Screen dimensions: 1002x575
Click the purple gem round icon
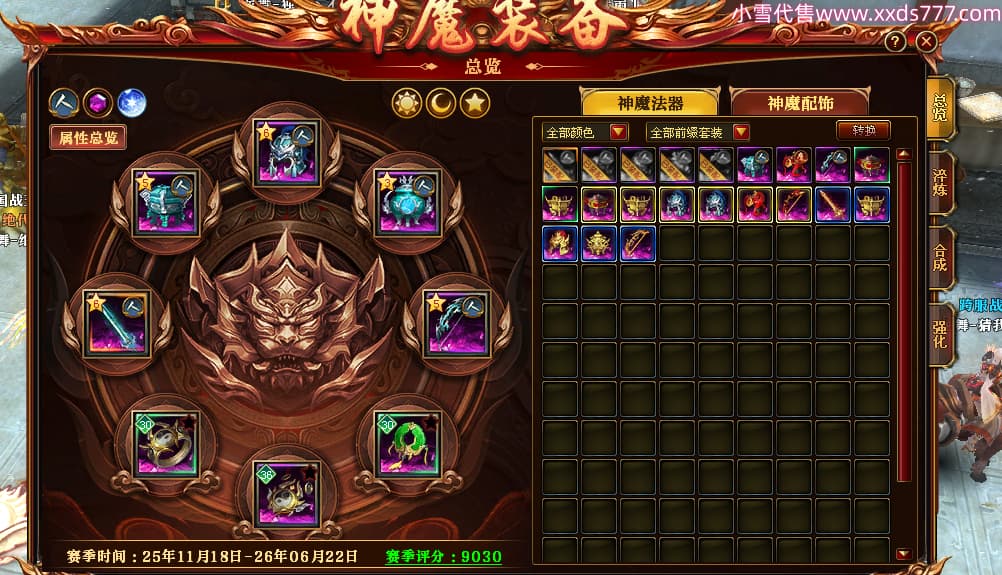pyautogui.click(x=97, y=102)
